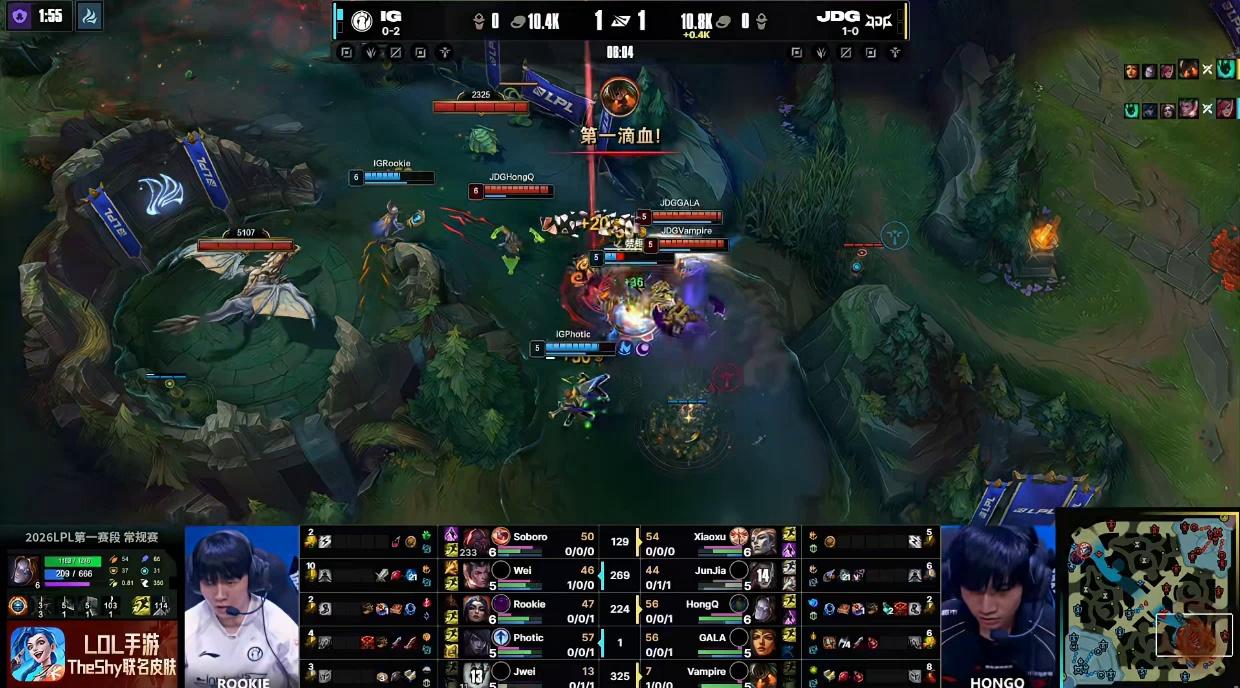Click the ROOKIE player camera feed
Screen dimensions: 1240x688
click(x=242, y=606)
